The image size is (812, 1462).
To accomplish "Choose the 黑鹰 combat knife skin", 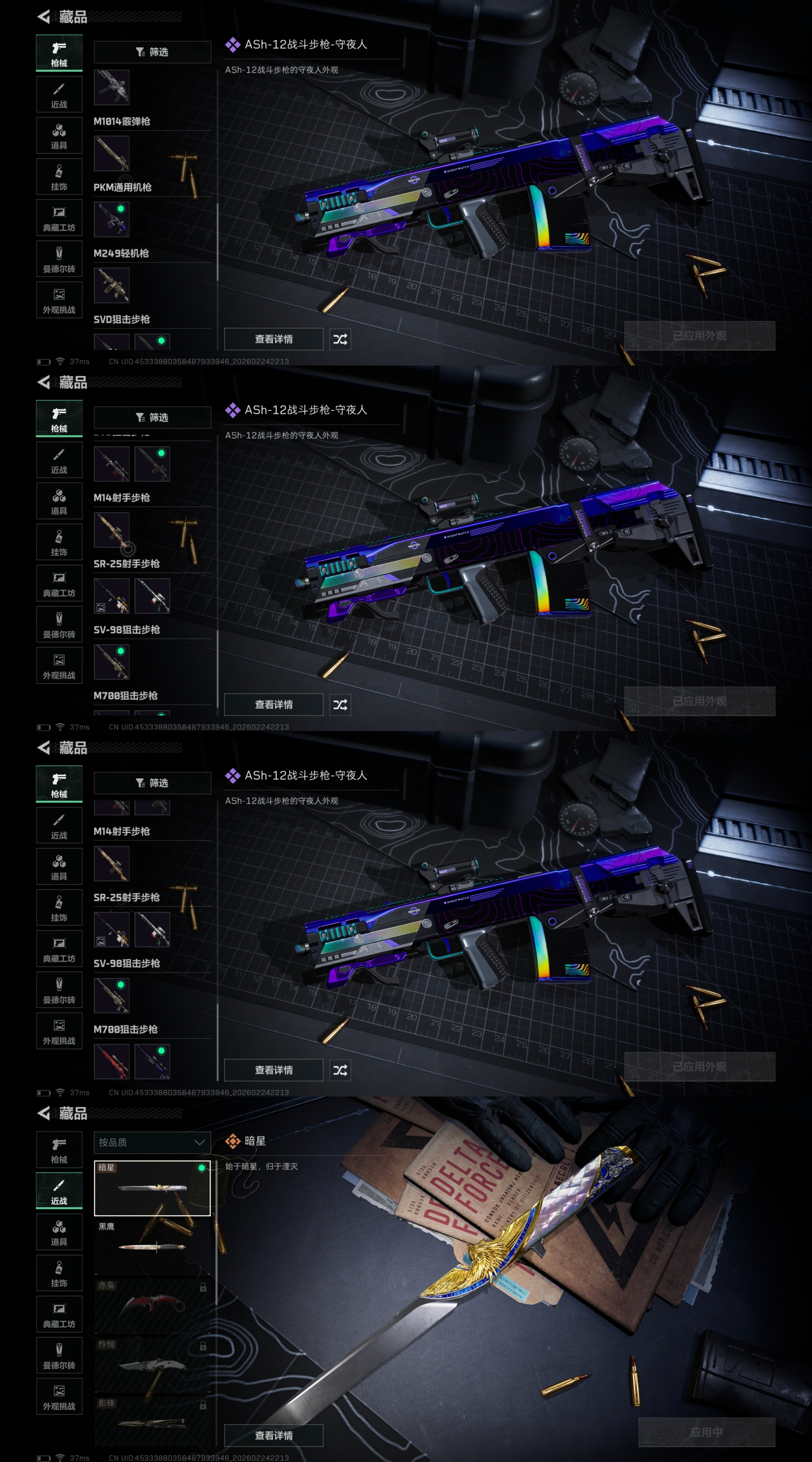I will [152, 1246].
